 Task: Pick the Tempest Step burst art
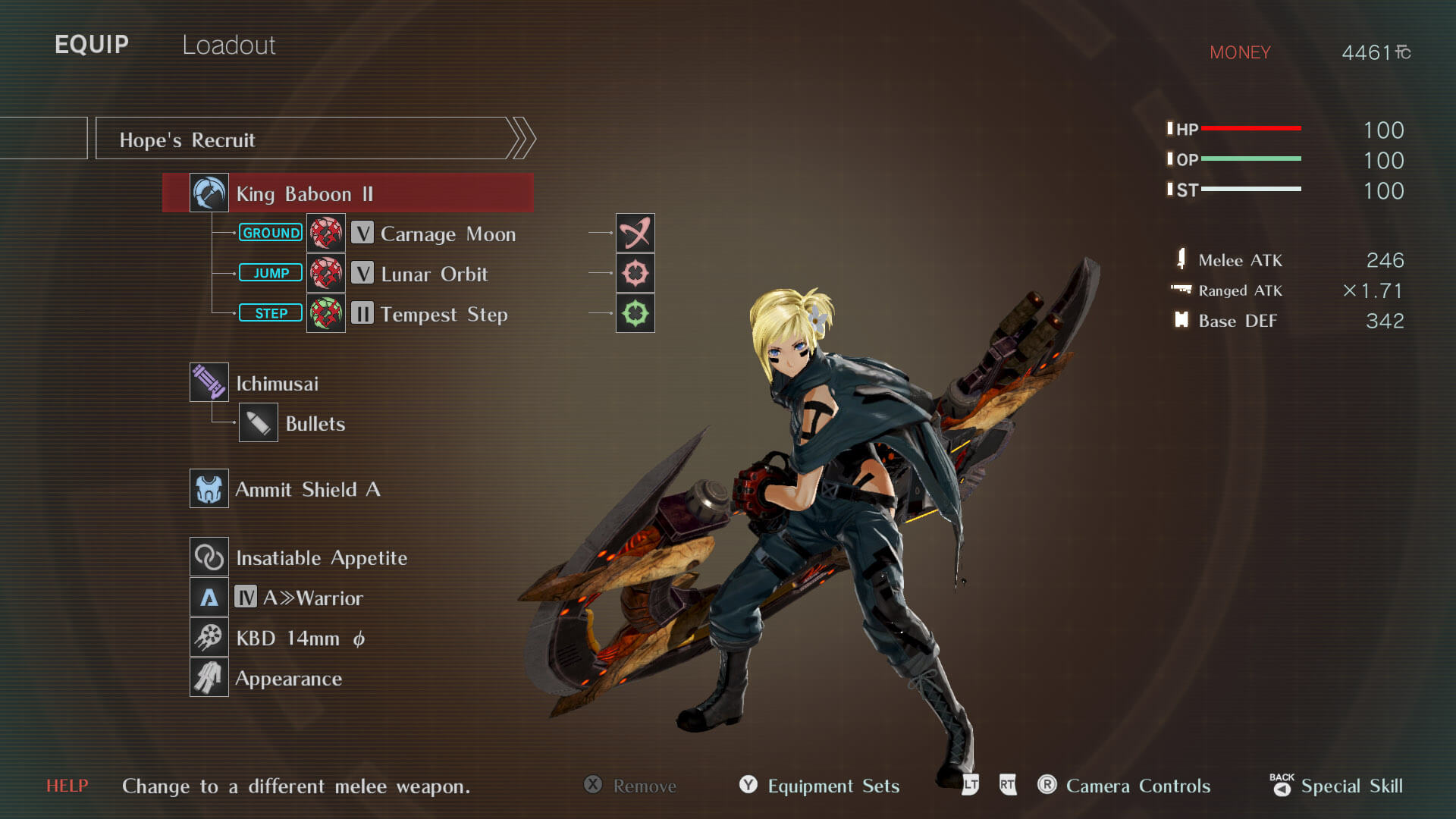pos(444,314)
